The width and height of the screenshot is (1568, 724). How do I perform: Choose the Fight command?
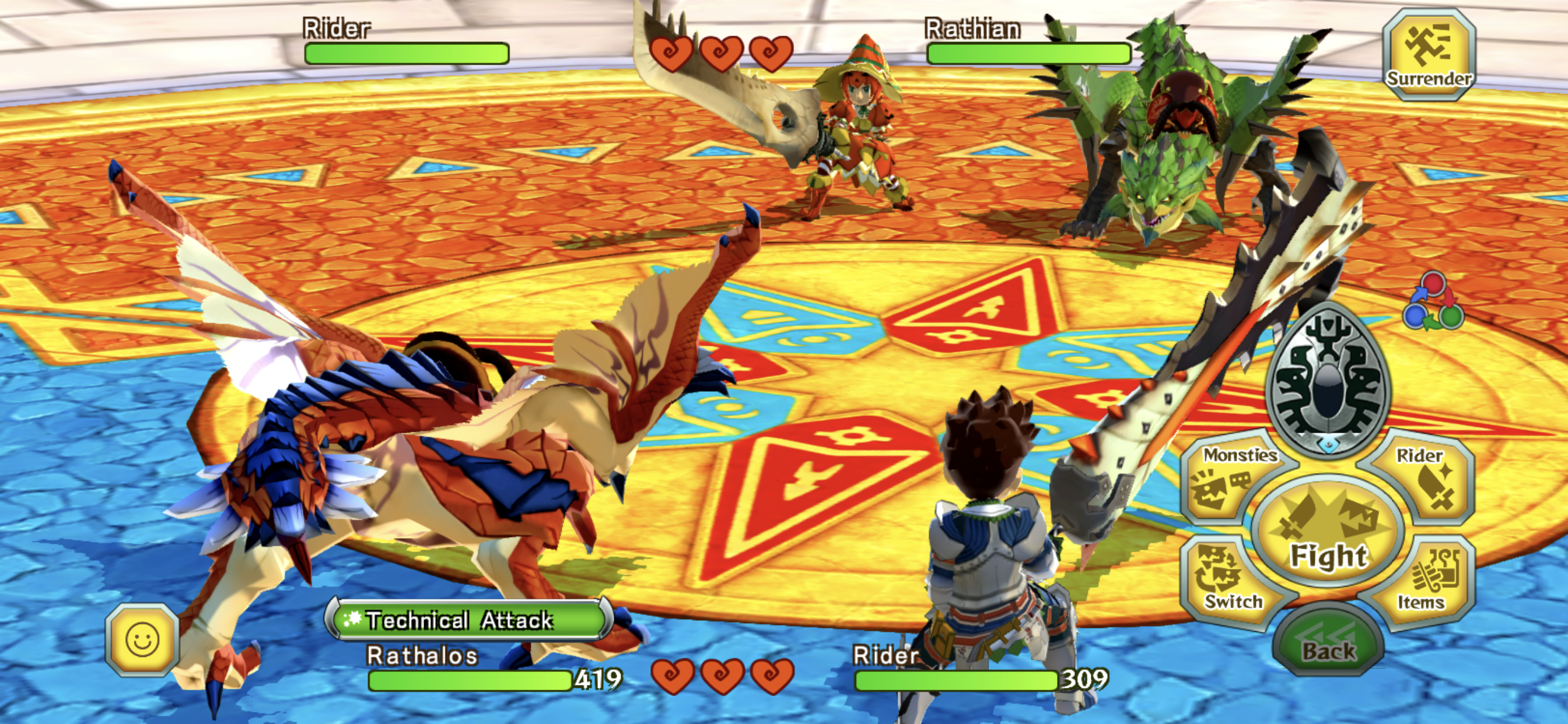1328,532
